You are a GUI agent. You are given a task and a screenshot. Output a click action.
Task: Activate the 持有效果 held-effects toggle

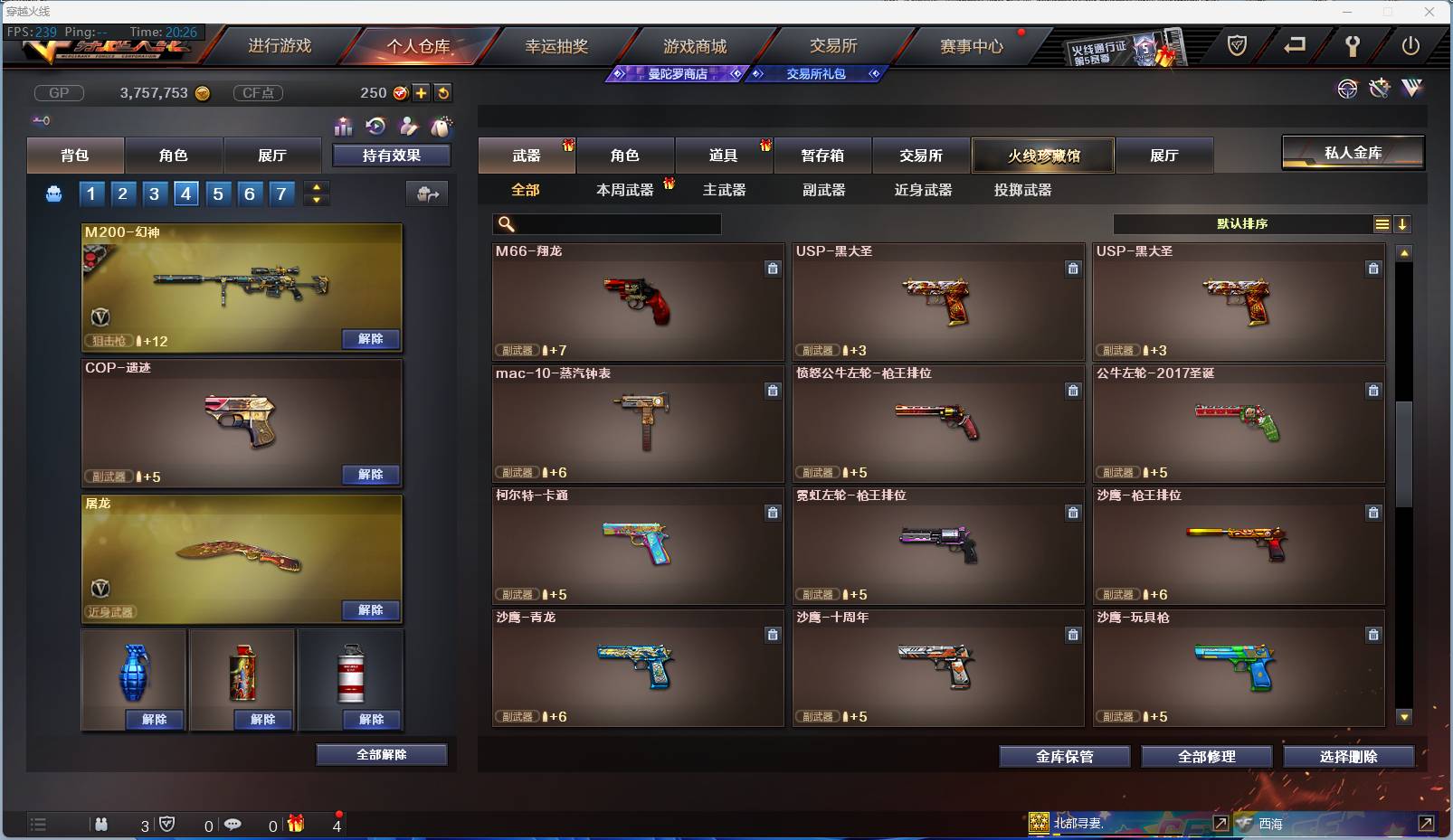[x=393, y=155]
